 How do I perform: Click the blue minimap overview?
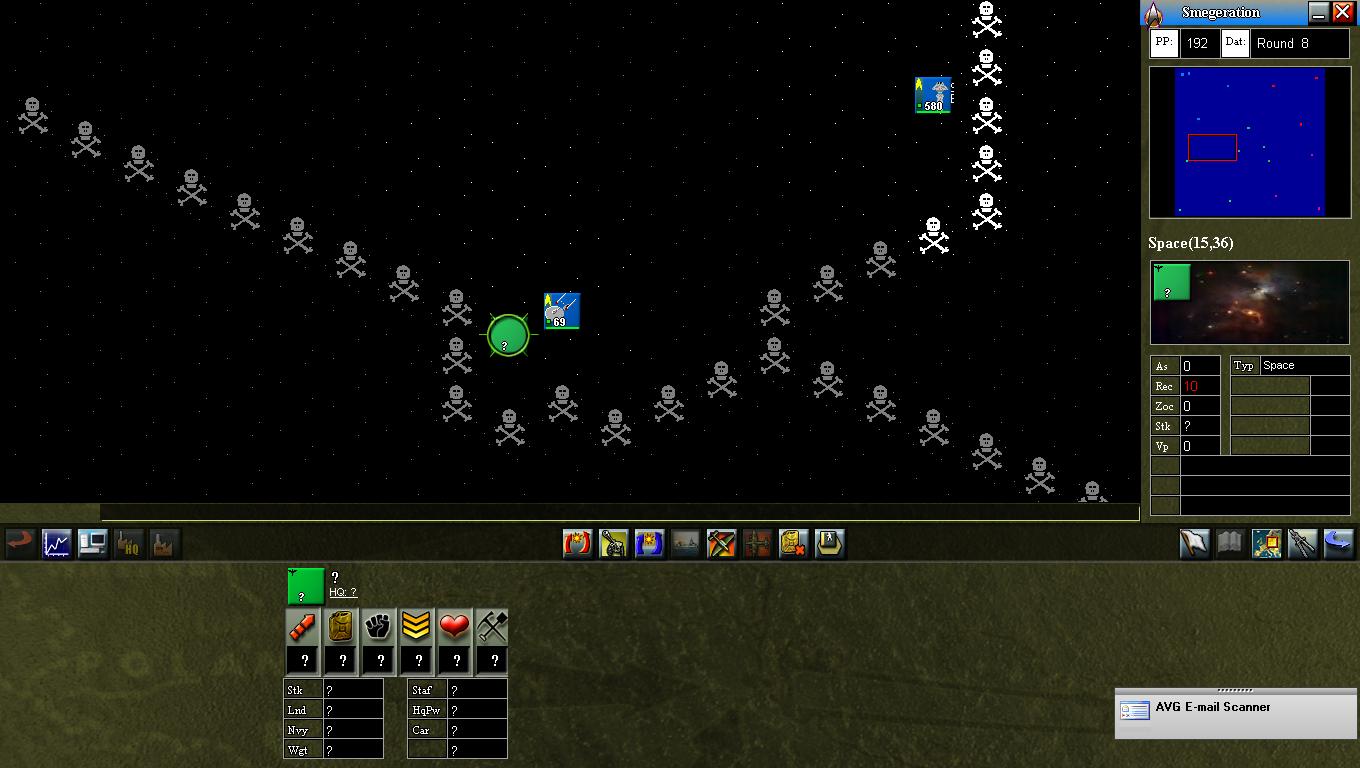coord(1249,141)
